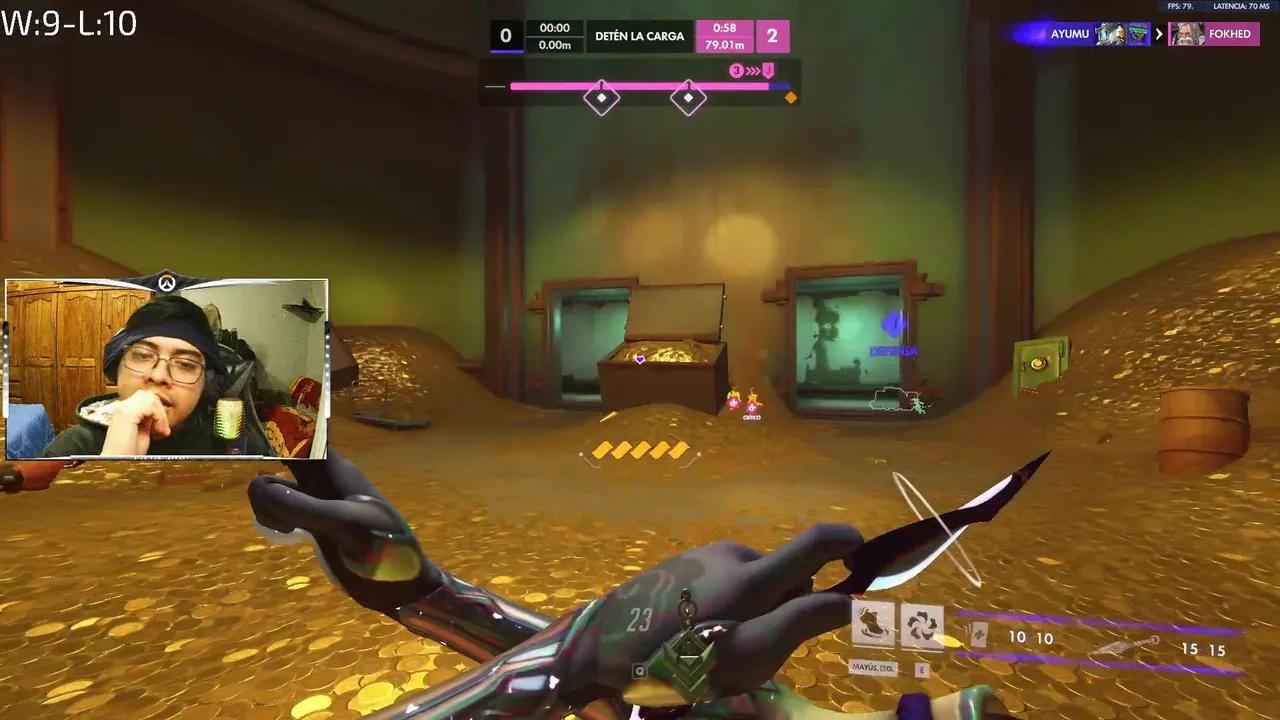Select the DETÉN LA CARGA objective banner
Image resolution: width=1280 pixels, height=720 pixels.
click(x=640, y=35)
